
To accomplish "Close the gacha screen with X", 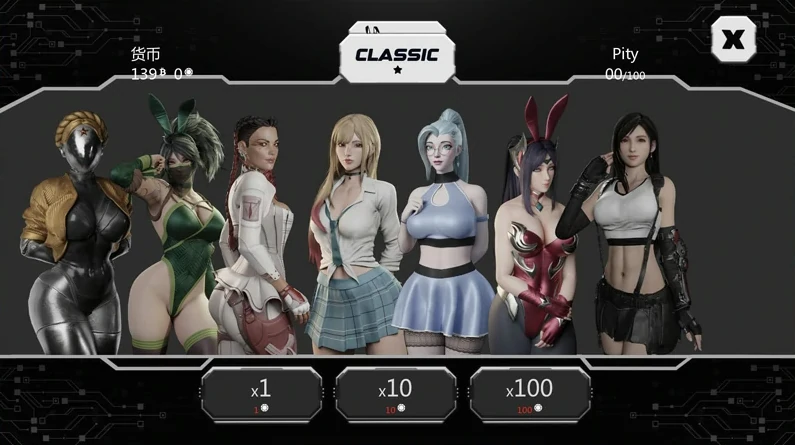I will [733, 40].
